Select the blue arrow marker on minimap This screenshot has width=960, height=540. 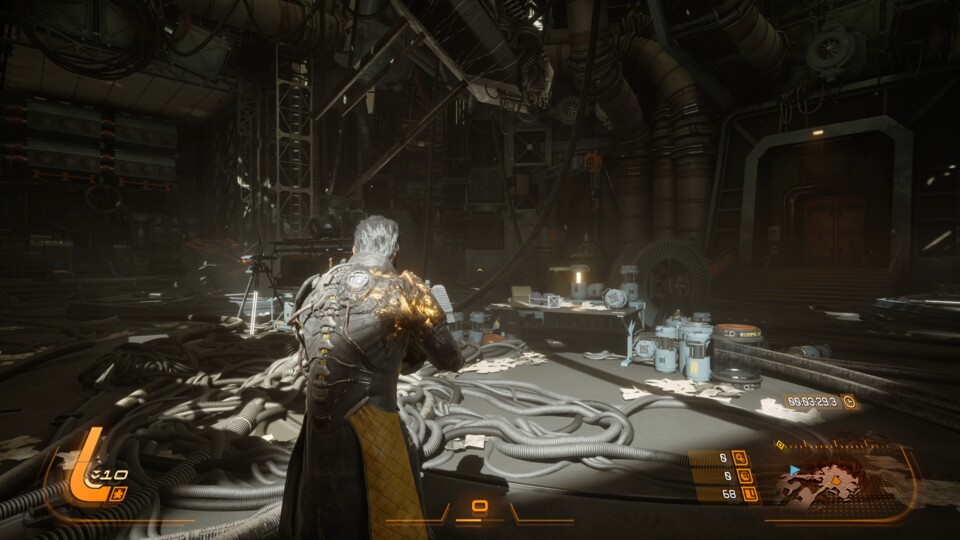(x=795, y=468)
